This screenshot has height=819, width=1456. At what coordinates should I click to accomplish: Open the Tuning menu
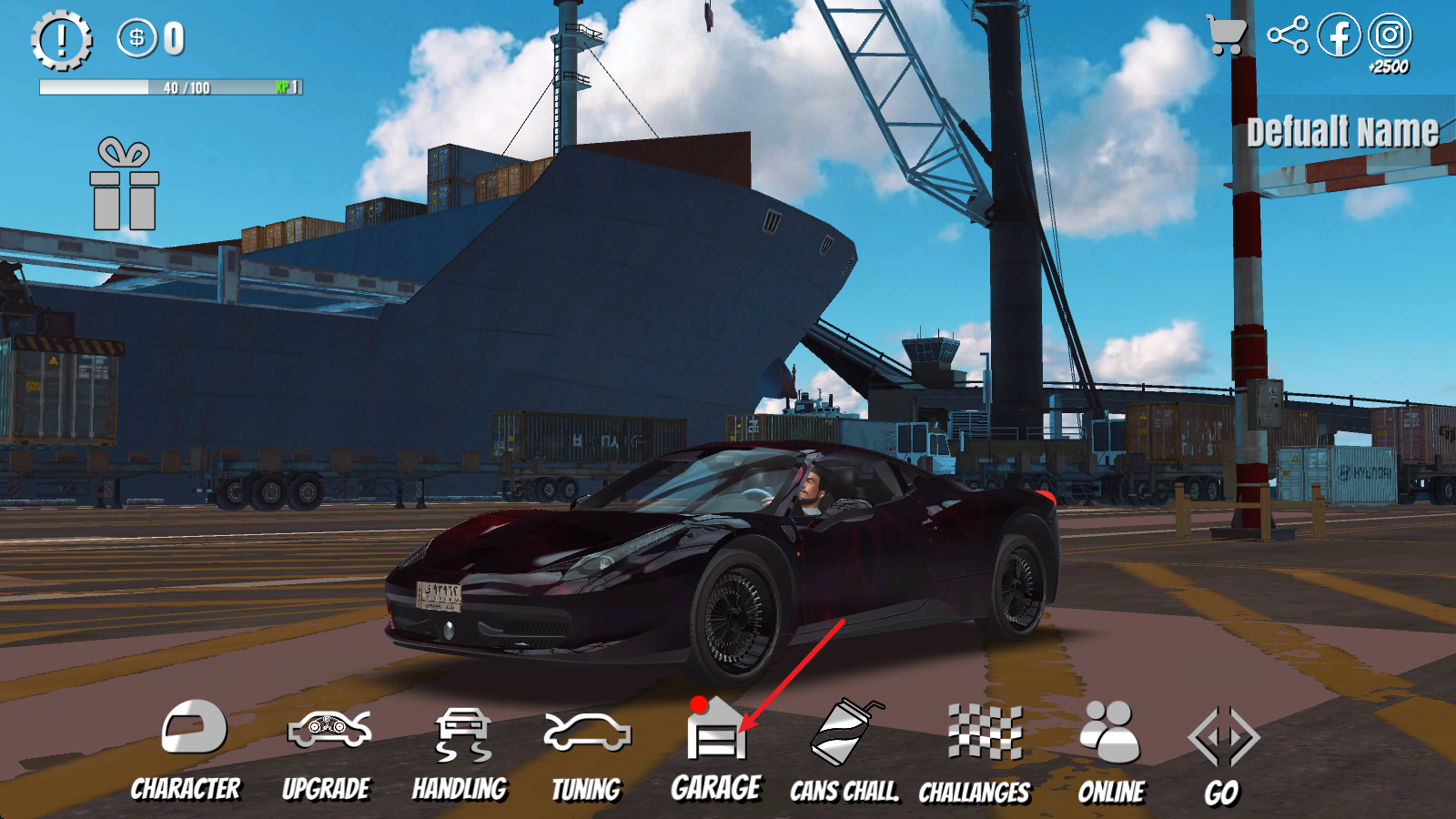pyautogui.click(x=587, y=752)
